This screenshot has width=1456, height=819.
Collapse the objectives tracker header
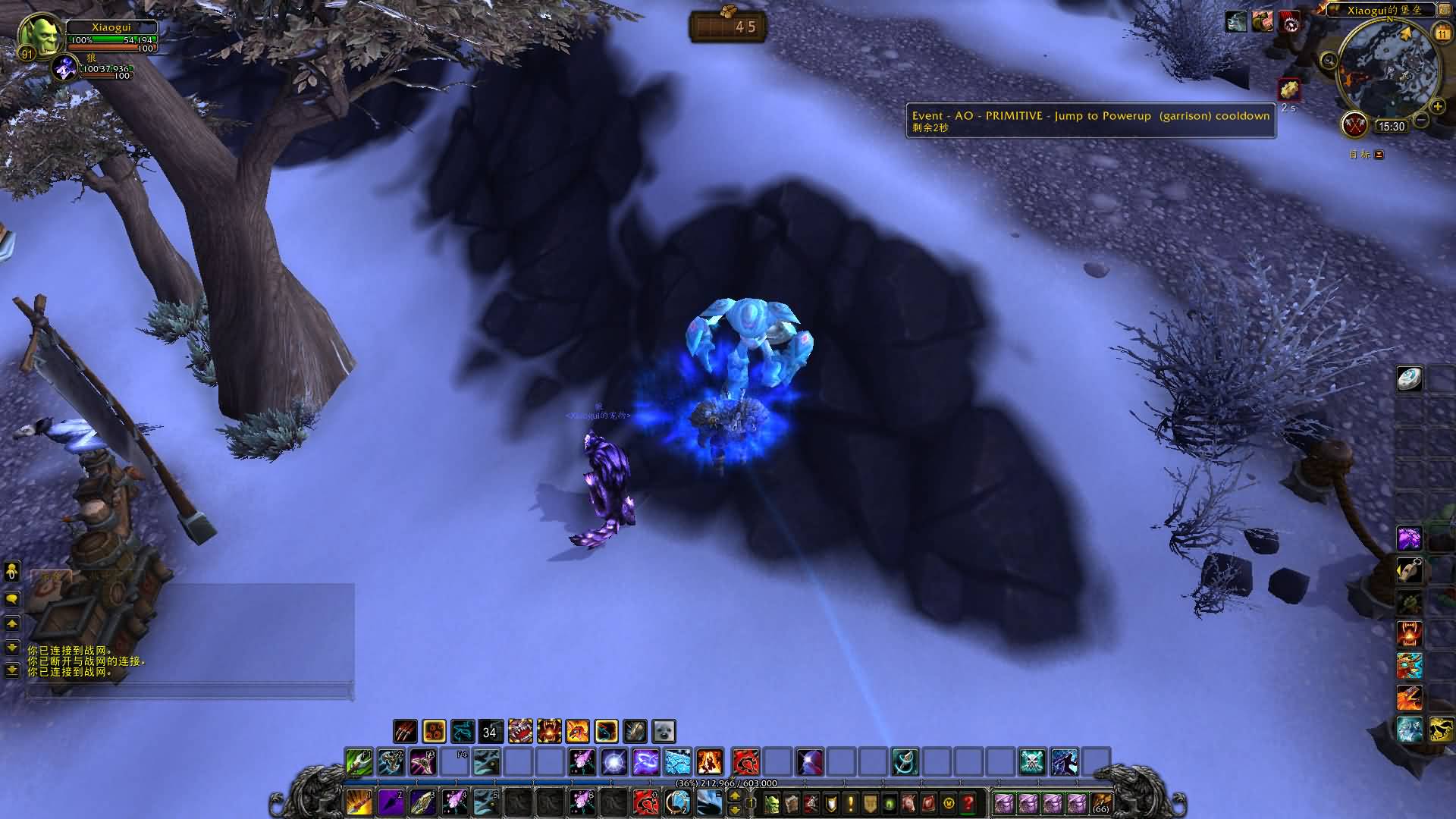(1379, 155)
